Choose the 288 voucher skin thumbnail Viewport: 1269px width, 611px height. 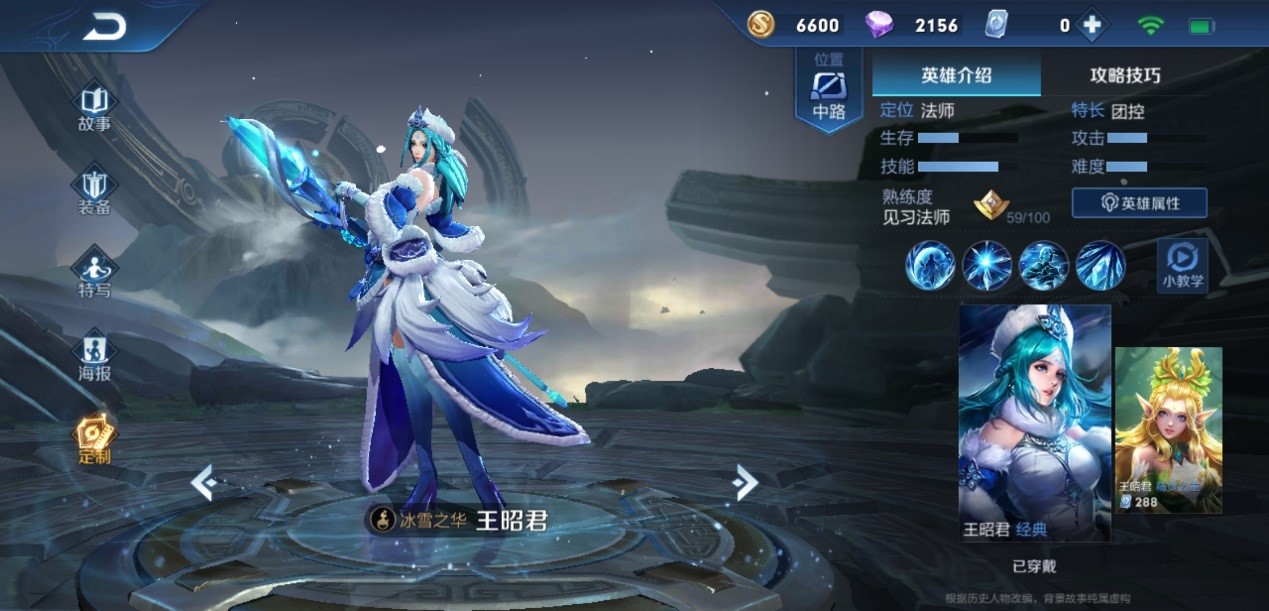1168,430
